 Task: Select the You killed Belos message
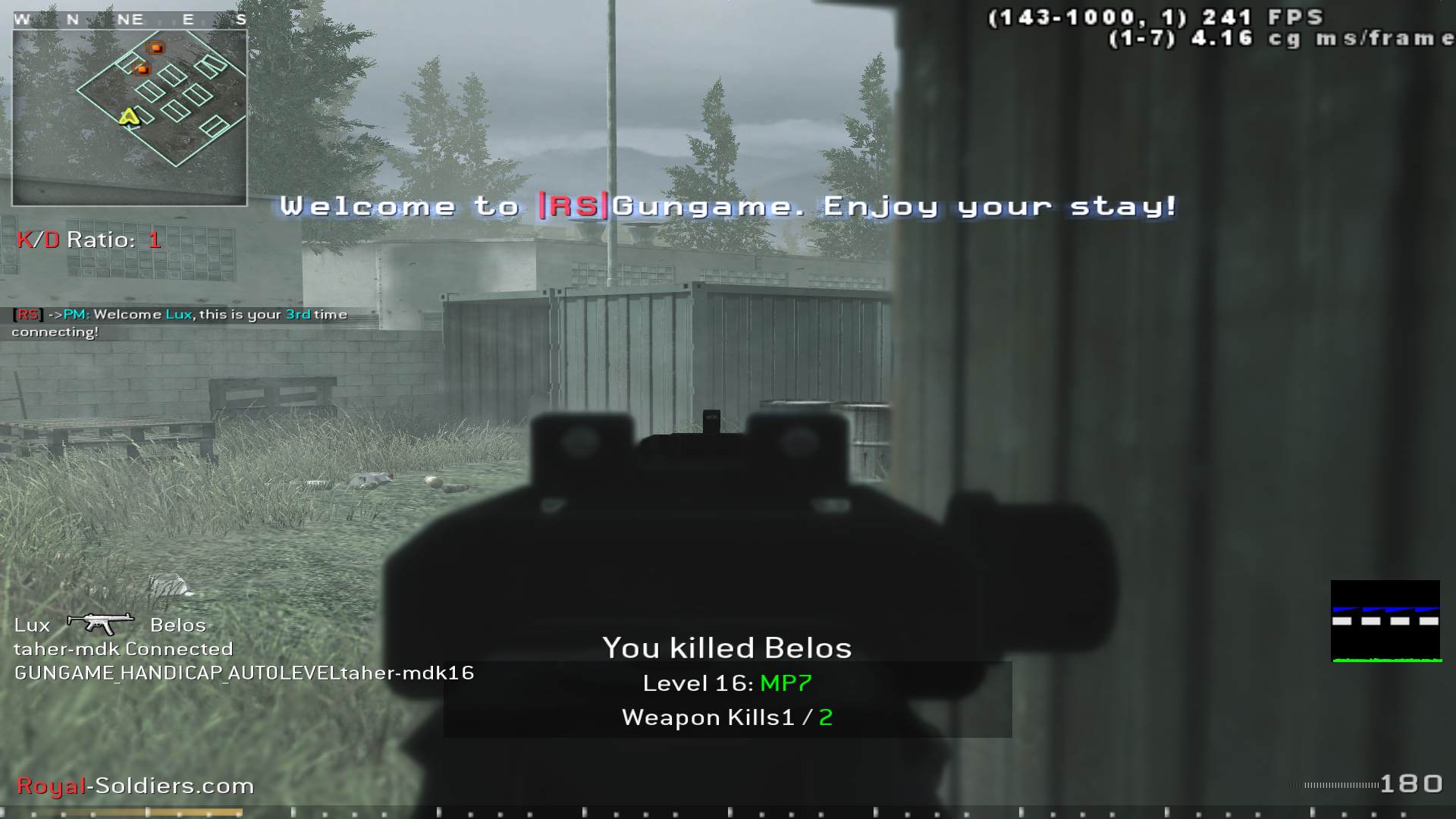(x=726, y=648)
